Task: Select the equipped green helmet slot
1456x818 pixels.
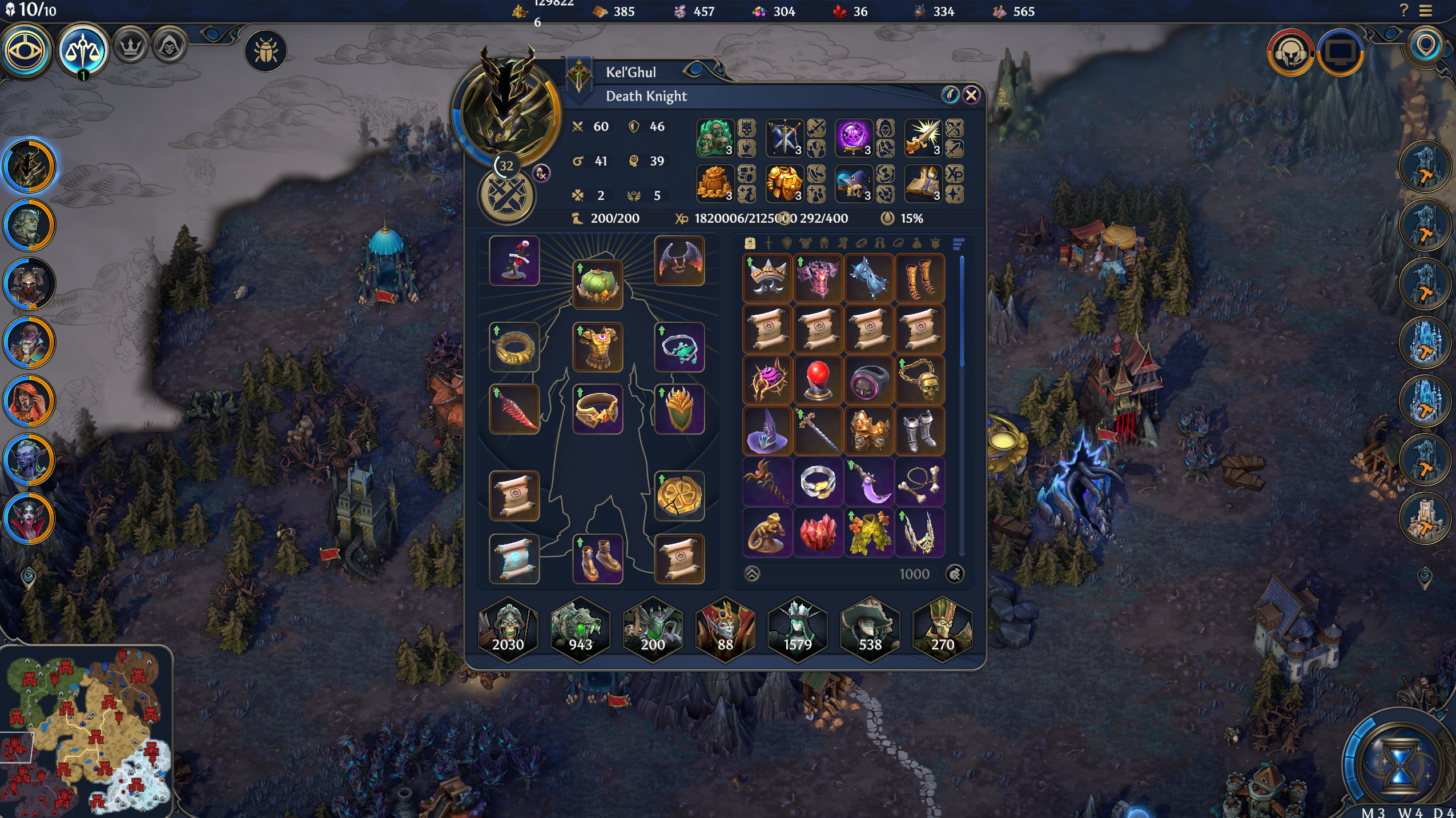Action: click(x=597, y=285)
